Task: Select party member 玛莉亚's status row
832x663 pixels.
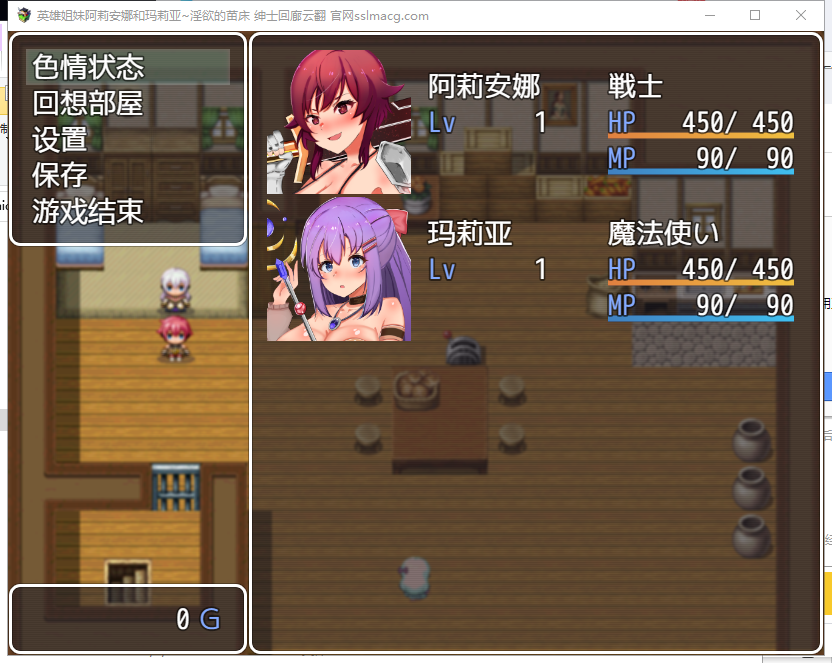Action: click(x=530, y=268)
